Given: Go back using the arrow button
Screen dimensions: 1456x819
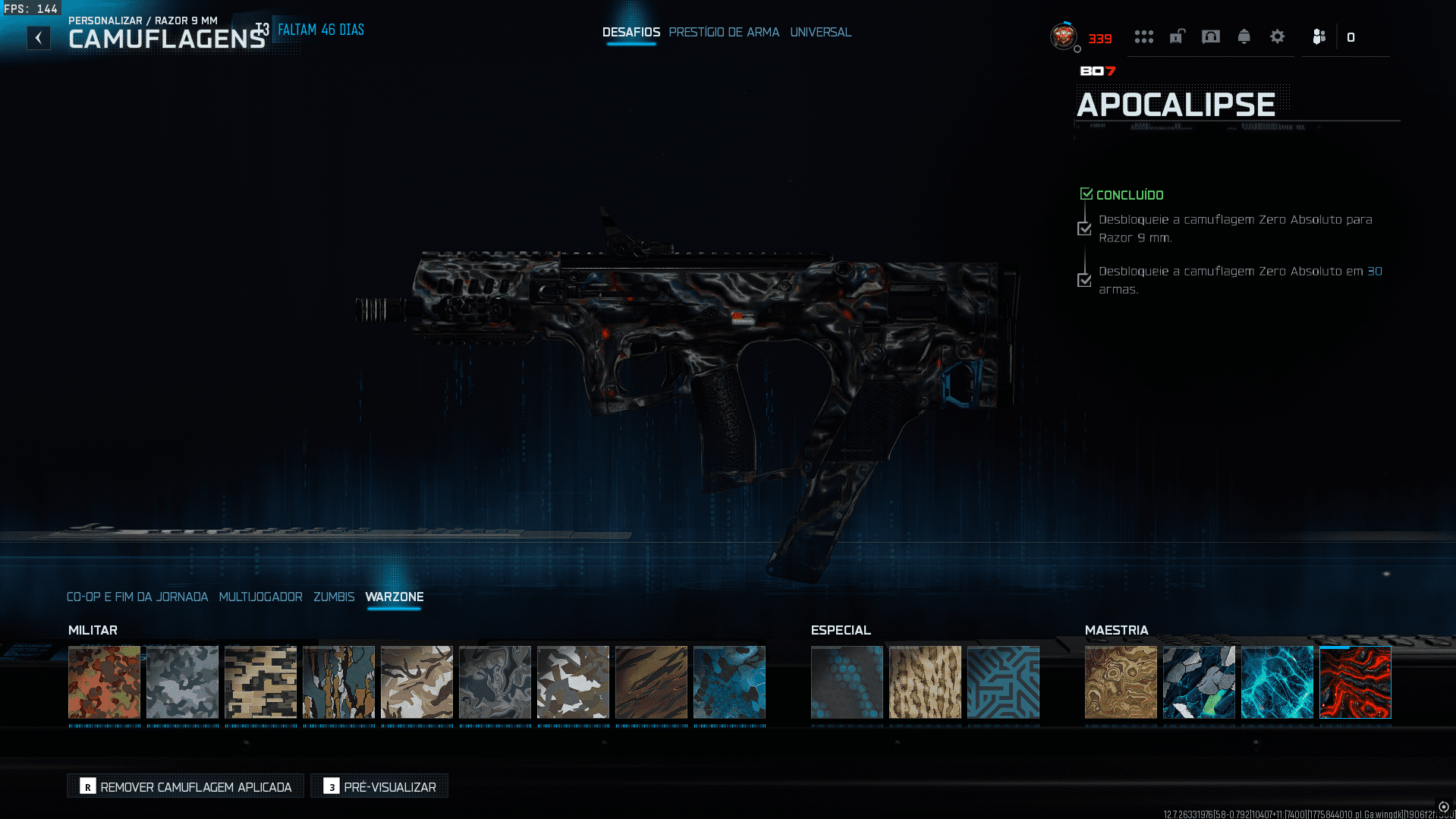Looking at the screenshot, I should click(39, 37).
